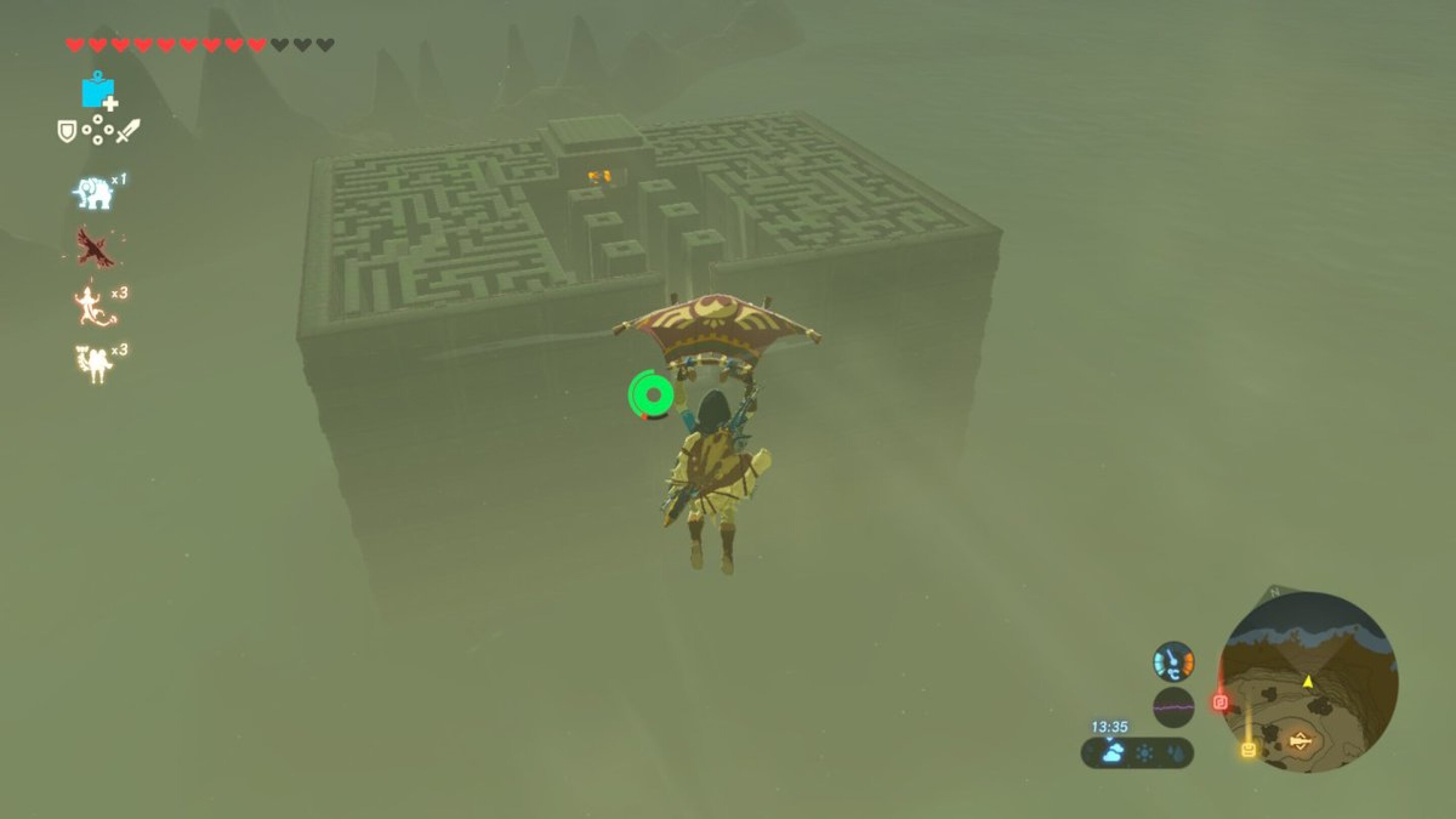Image resolution: width=1456 pixels, height=819 pixels.
Task: Expand the noise level meter circle
Action: 1173,707
